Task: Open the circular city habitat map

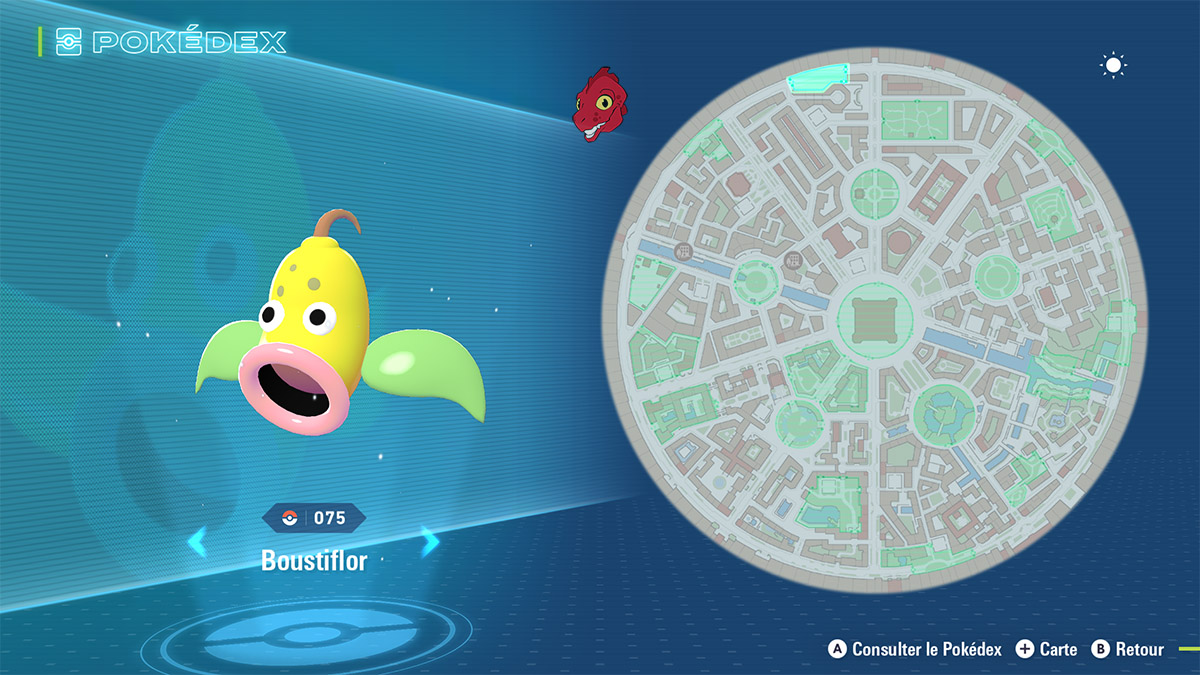Action: (875, 318)
